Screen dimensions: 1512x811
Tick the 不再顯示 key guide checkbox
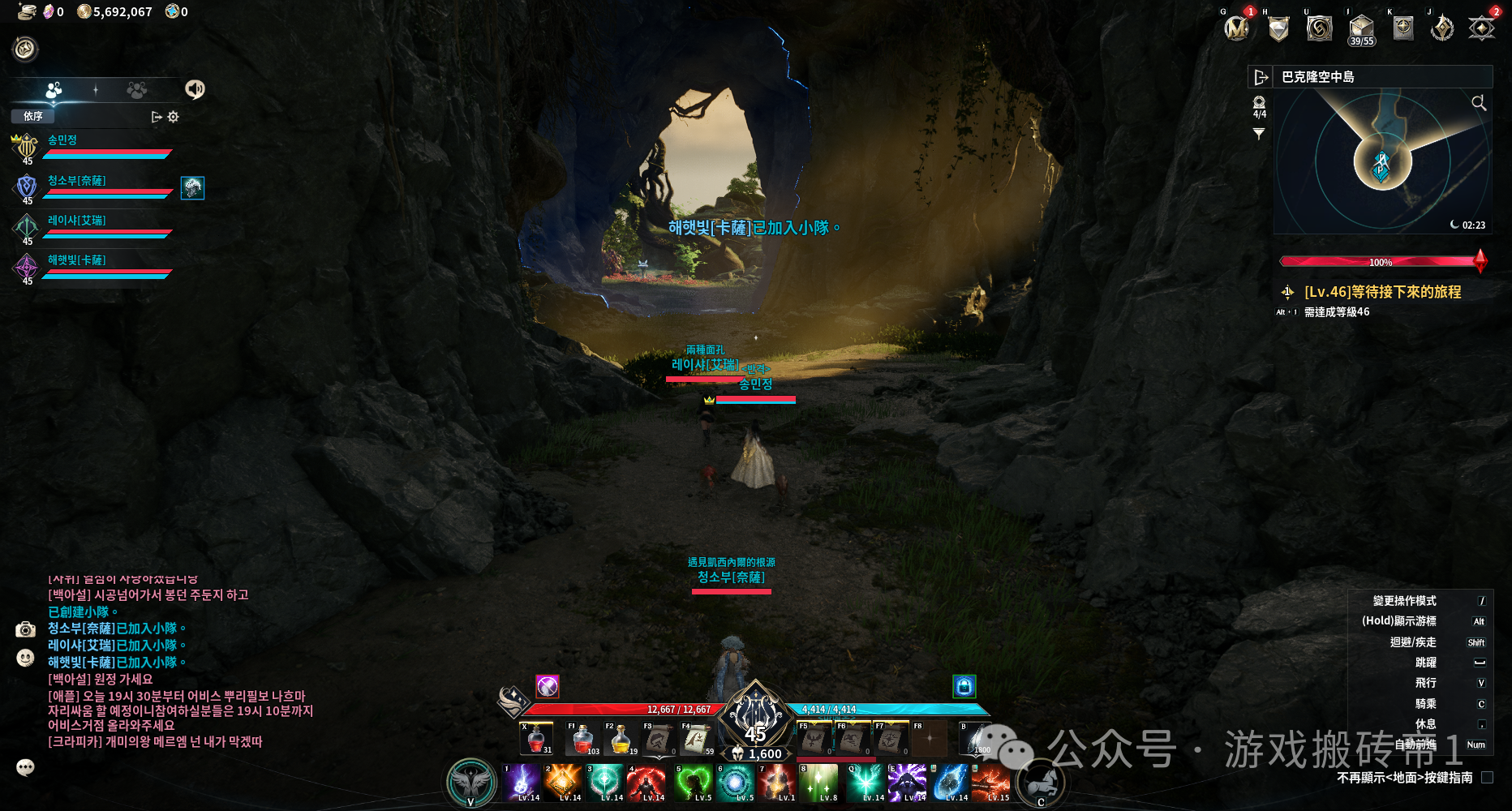point(1487,777)
